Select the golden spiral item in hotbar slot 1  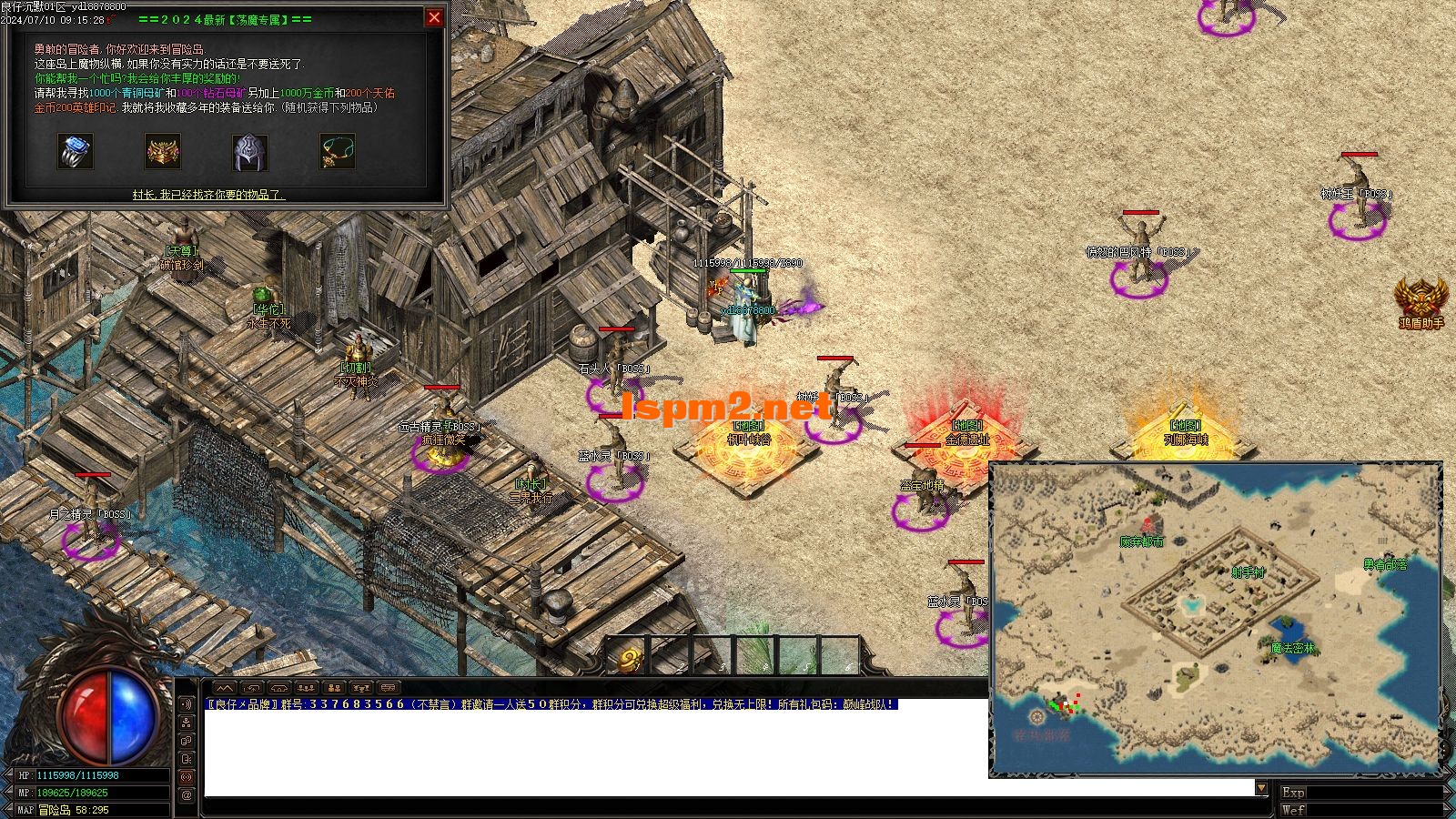pos(630,659)
